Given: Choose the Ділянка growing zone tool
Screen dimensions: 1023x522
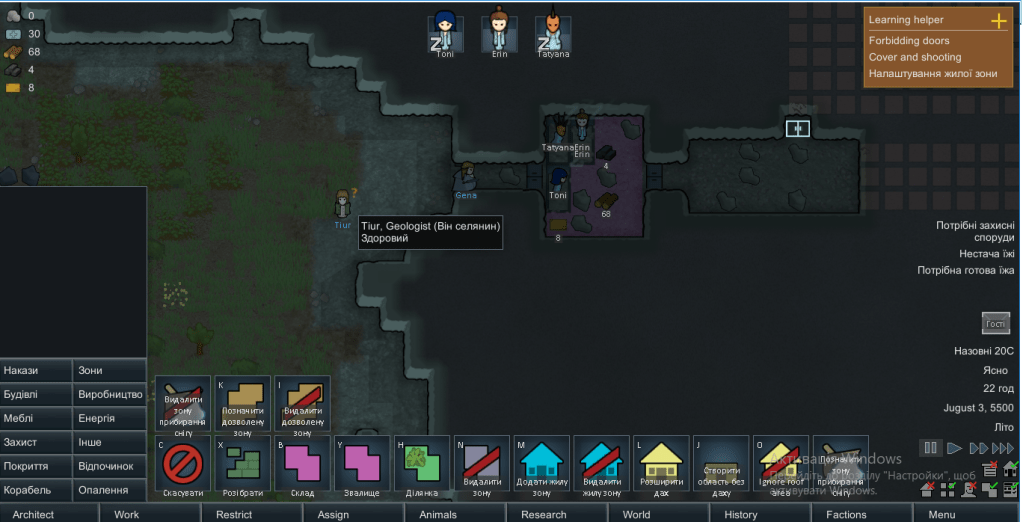Looking at the screenshot, I should (x=422, y=465).
